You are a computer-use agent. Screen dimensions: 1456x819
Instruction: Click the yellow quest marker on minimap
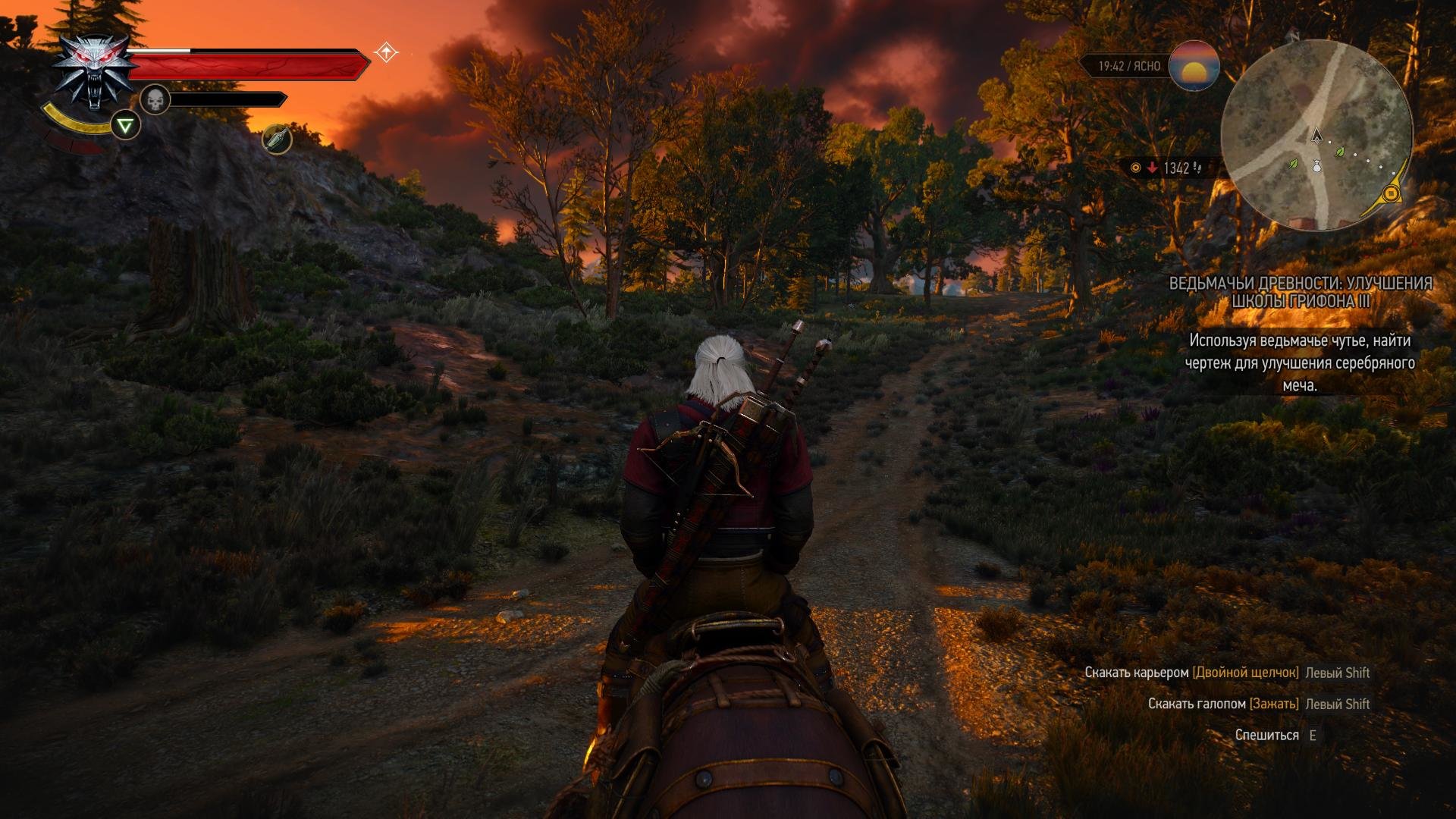[x=1391, y=194]
